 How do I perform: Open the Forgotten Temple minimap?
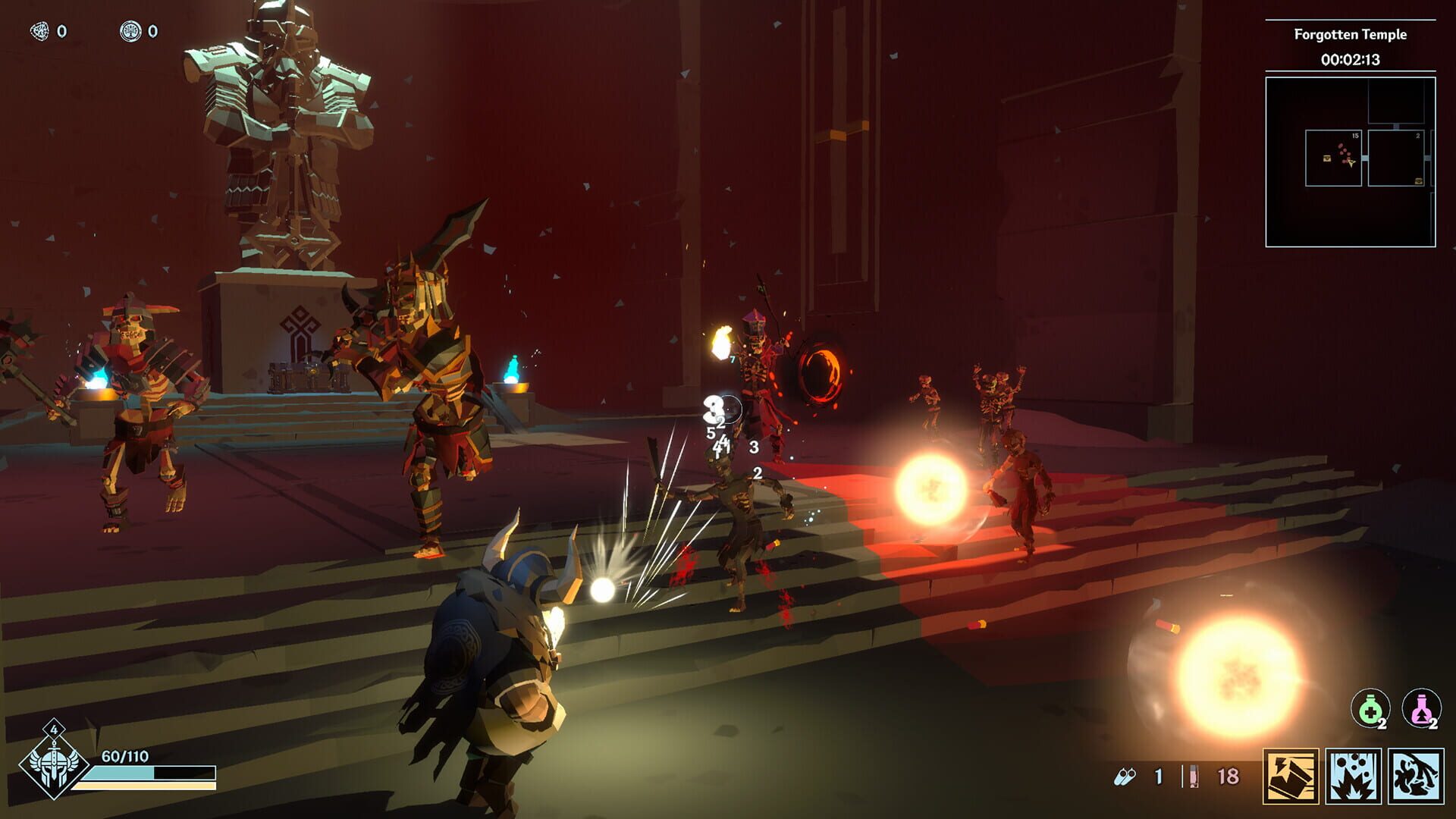[1350, 162]
